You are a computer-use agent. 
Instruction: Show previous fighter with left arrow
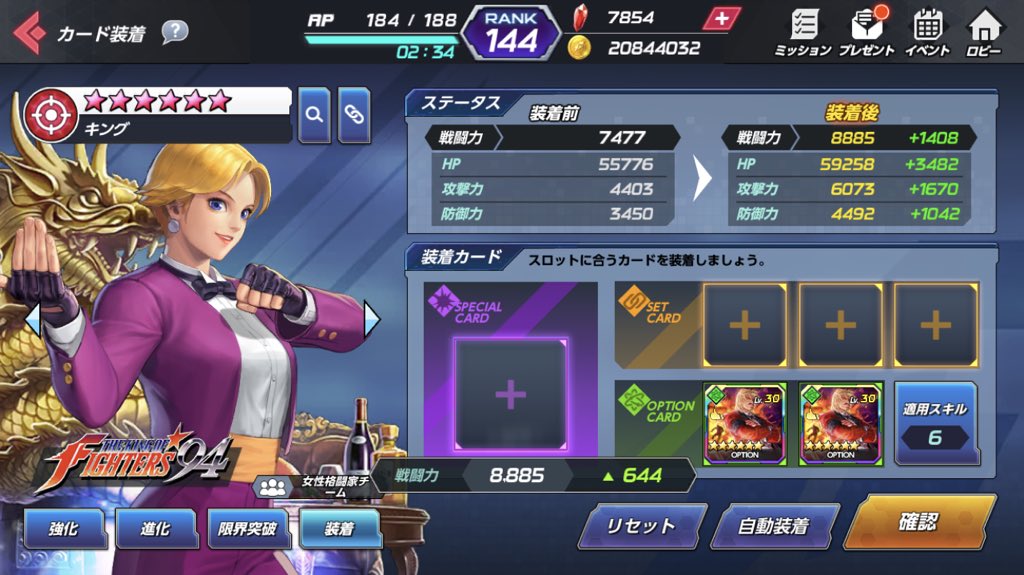(32, 320)
